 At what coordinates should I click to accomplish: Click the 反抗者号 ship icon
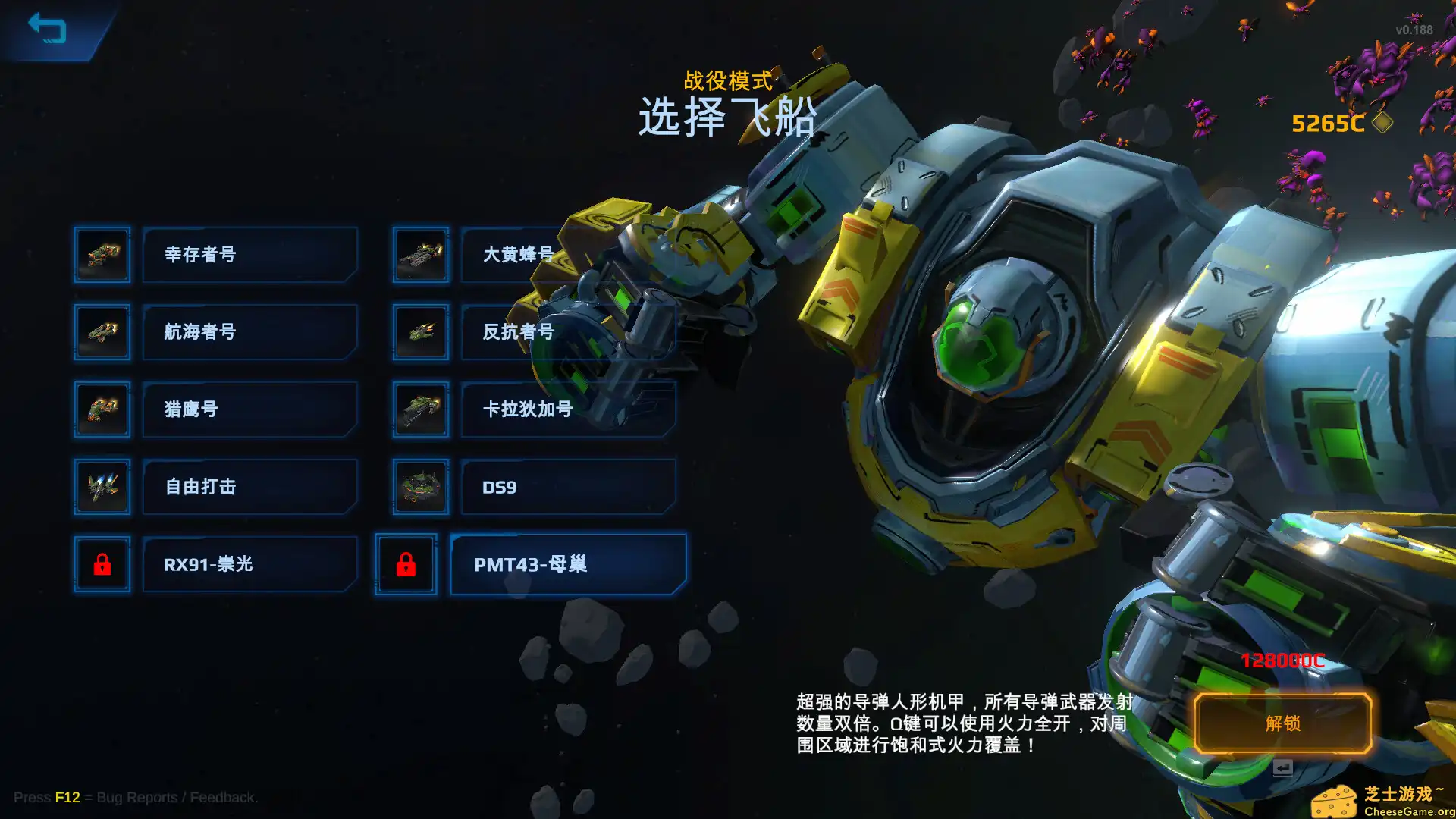[419, 332]
